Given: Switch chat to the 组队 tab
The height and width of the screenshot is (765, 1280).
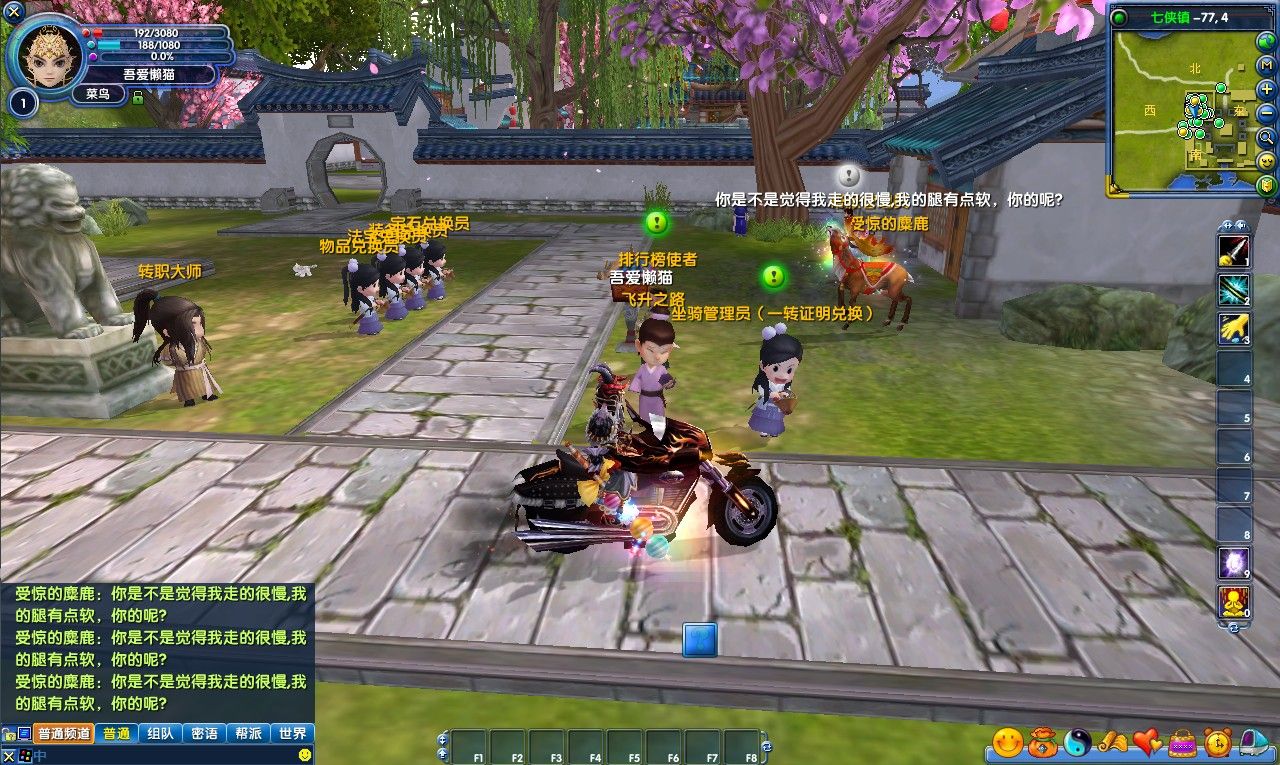Looking at the screenshot, I should (x=160, y=733).
